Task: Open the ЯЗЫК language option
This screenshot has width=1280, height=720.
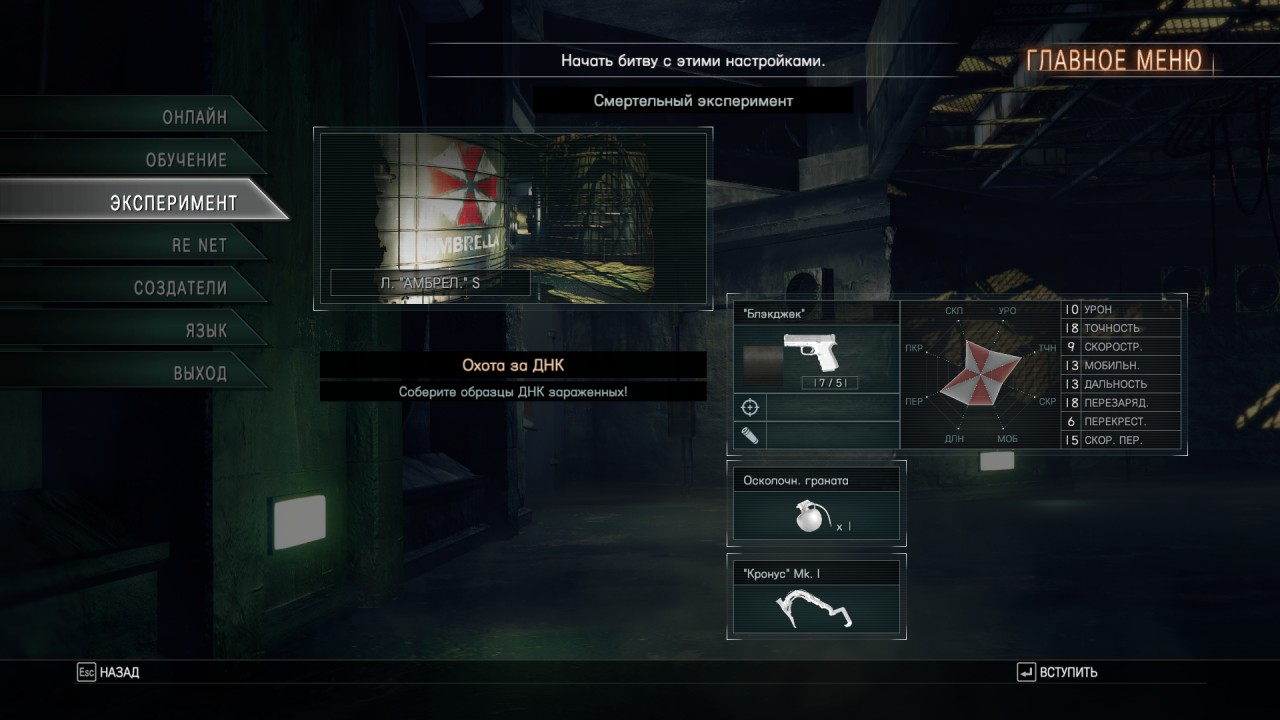Action: (205, 331)
